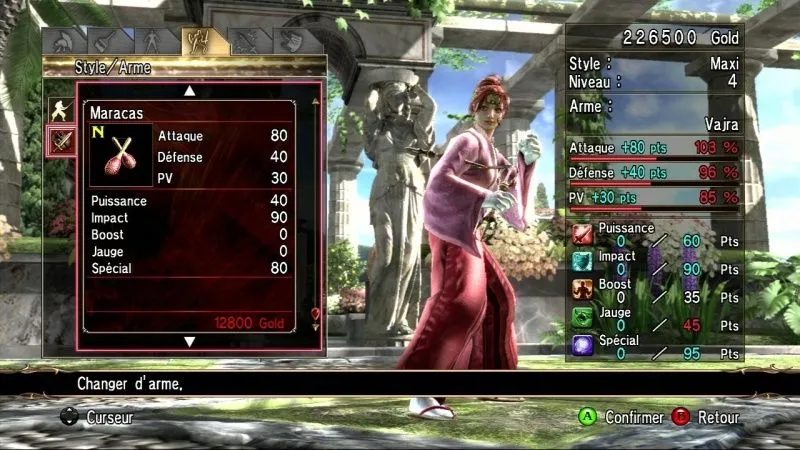Switch to the paintbrush color tab
Image resolution: width=800 pixels, height=450 pixels.
click(105, 41)
